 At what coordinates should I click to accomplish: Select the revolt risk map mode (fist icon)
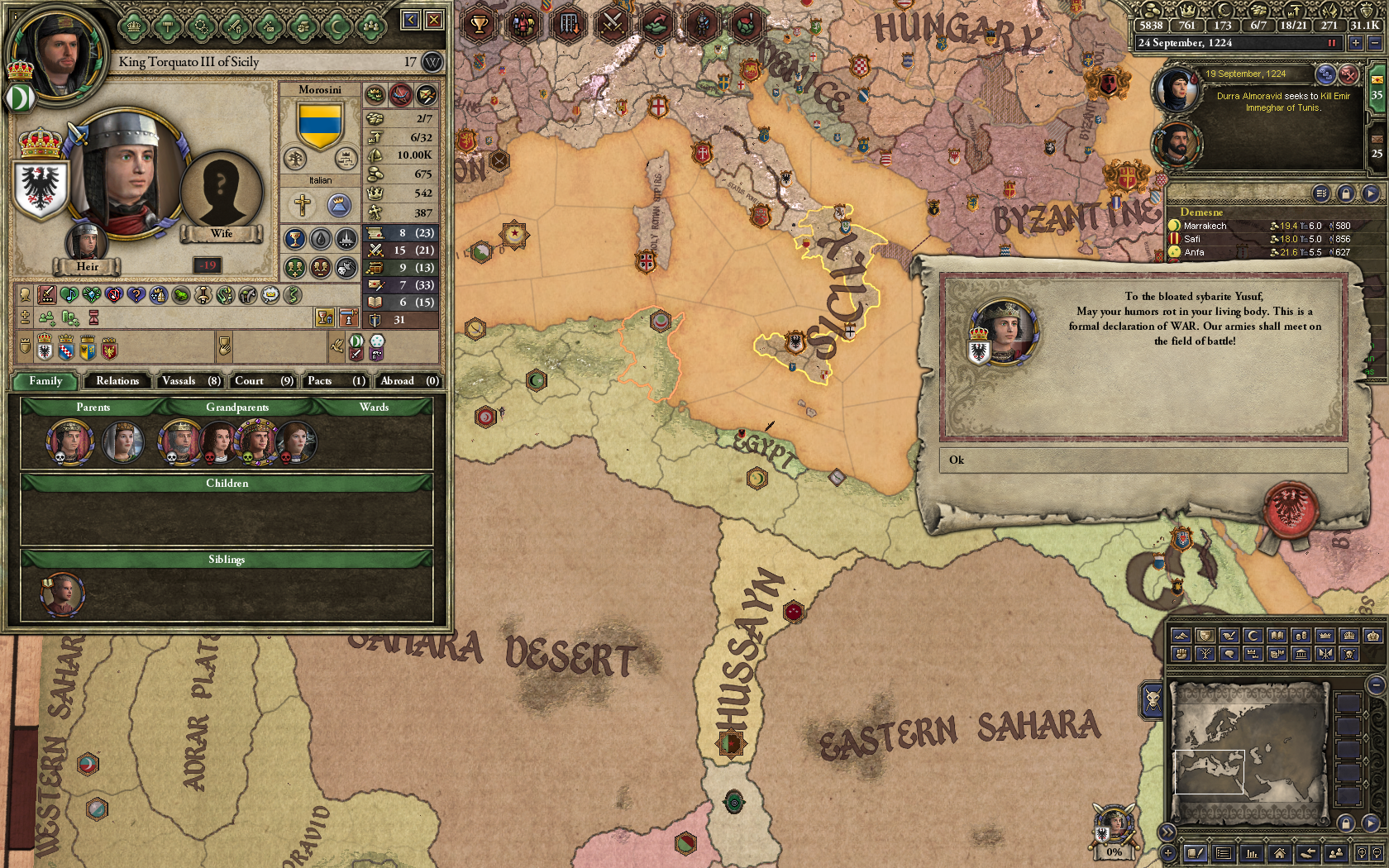click(1181, 653)
